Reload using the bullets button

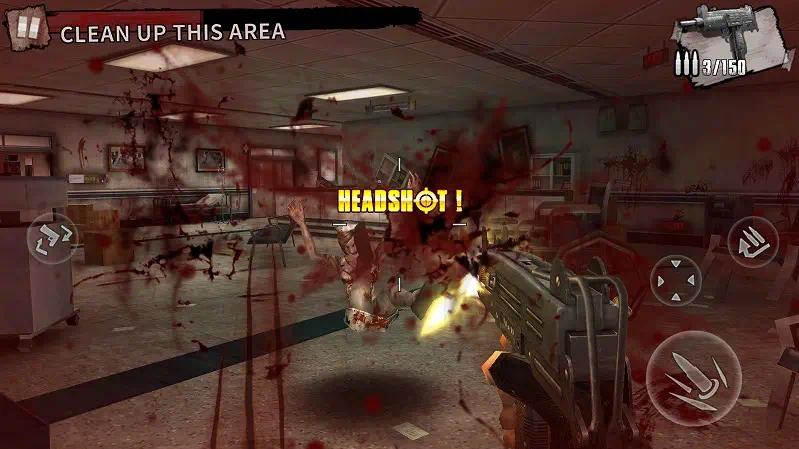click(752, 243)
